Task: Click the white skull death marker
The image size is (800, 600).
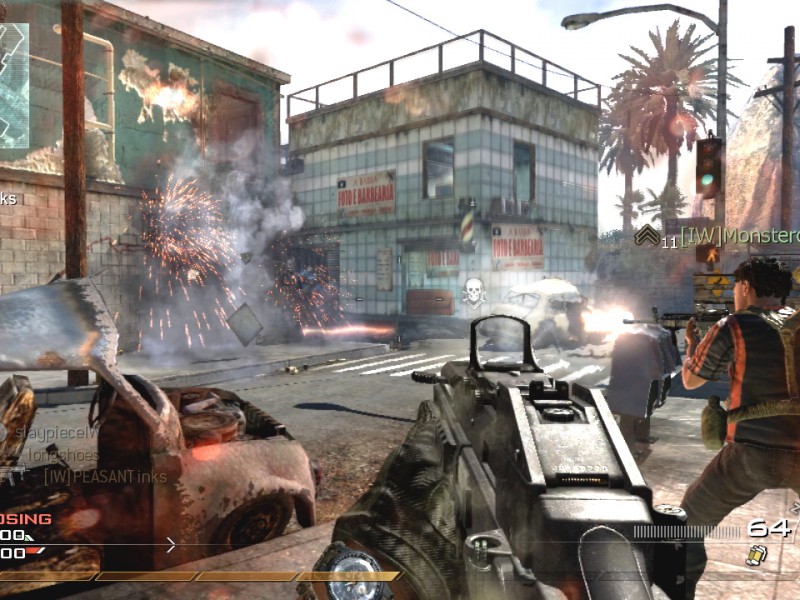Action: (474, 291)
